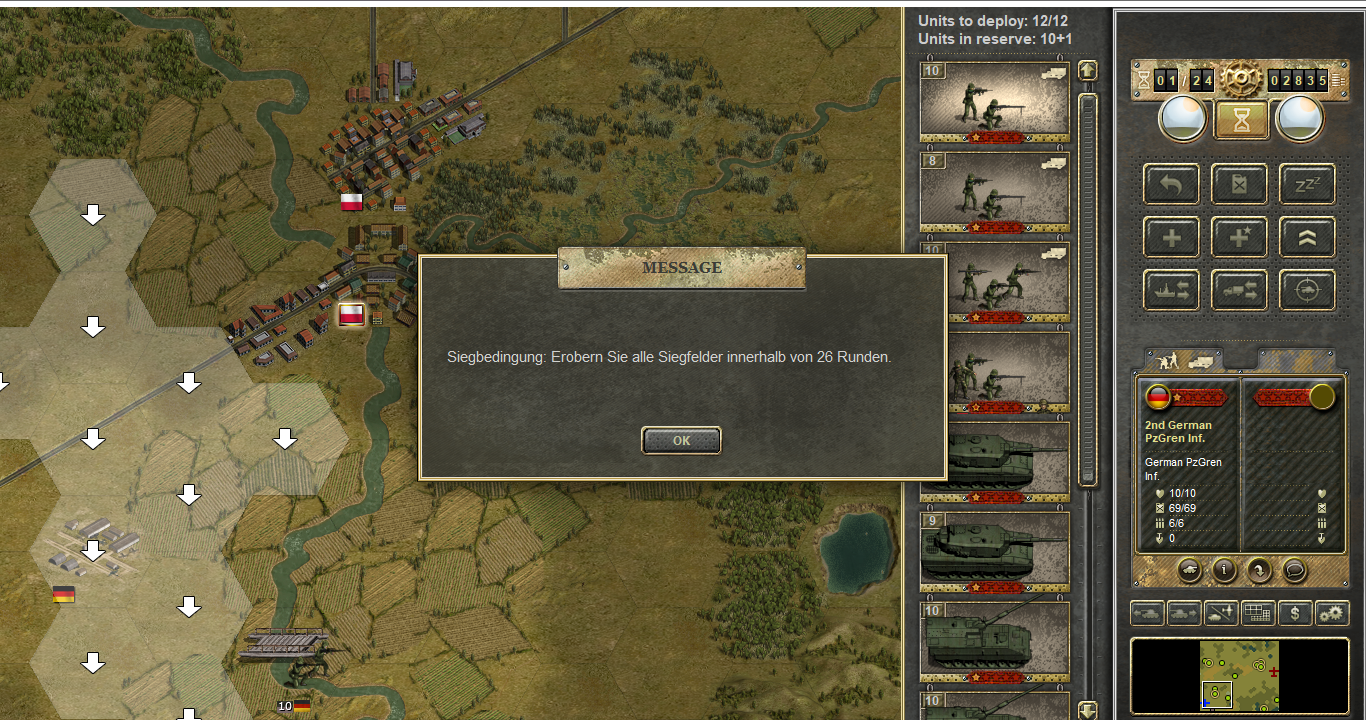Click the double chevron upgrade button
Screen dimensions: 1366x720
(1307, 238)
